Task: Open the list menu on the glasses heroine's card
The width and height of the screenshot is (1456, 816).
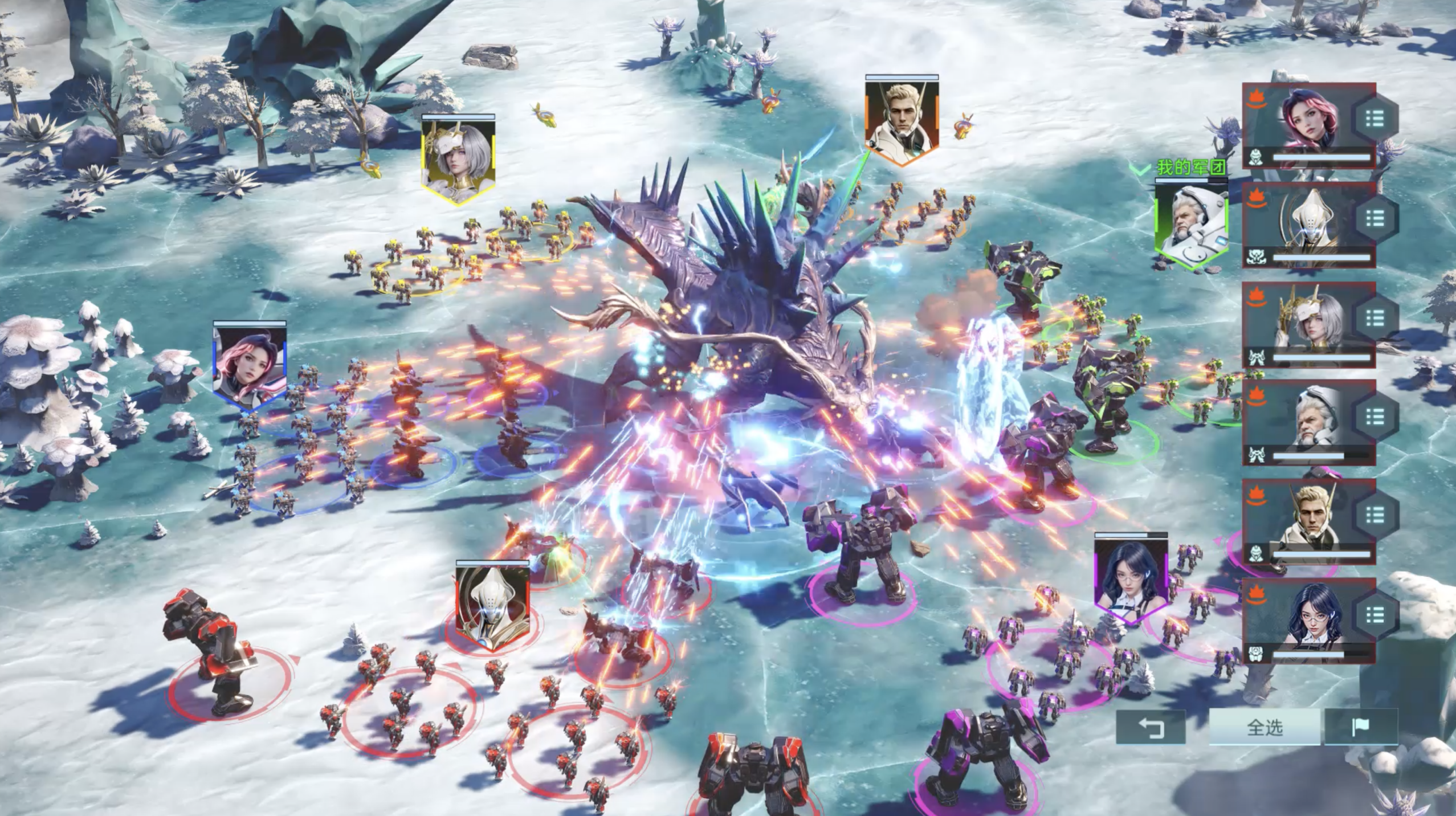Action: [1375, 614]
